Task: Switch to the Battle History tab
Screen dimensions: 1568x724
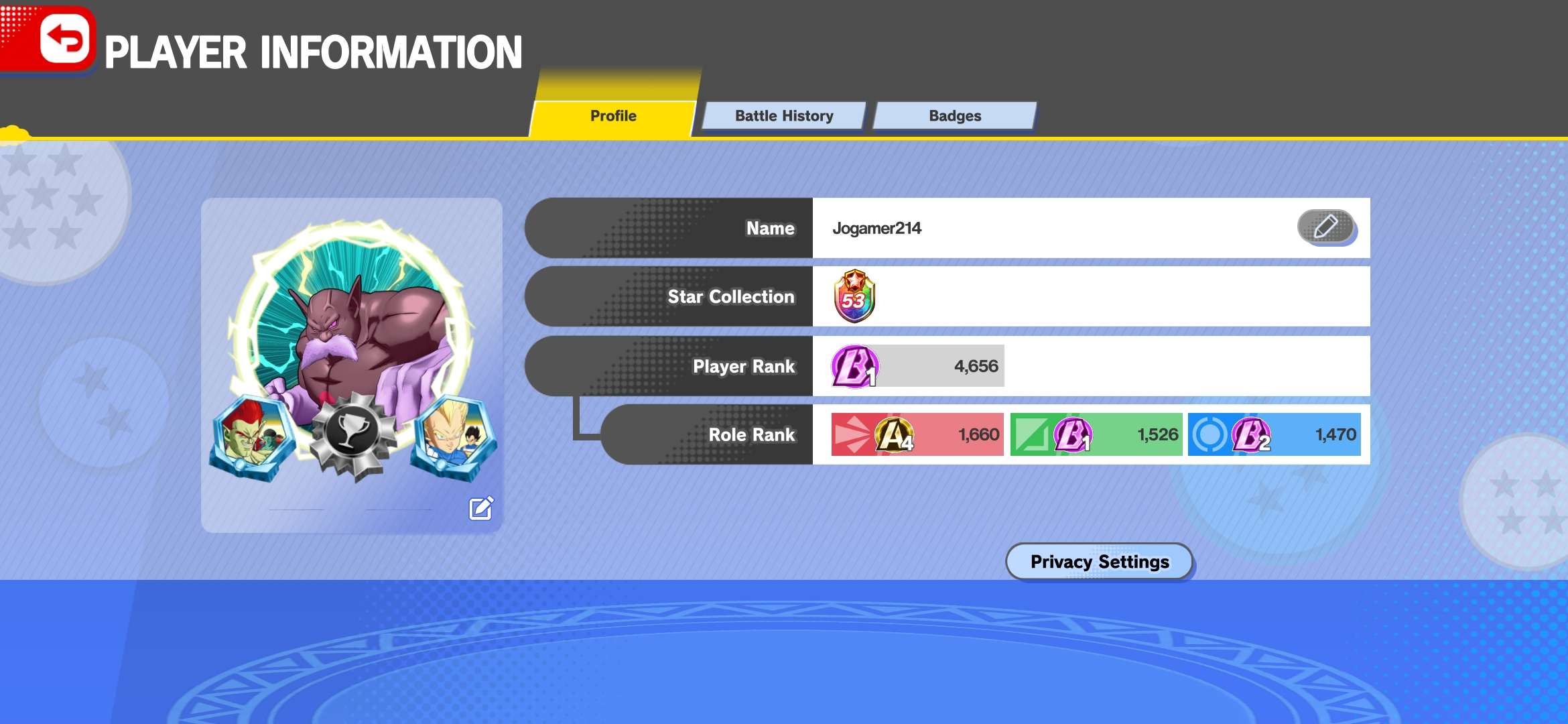Action: point(783,116)
